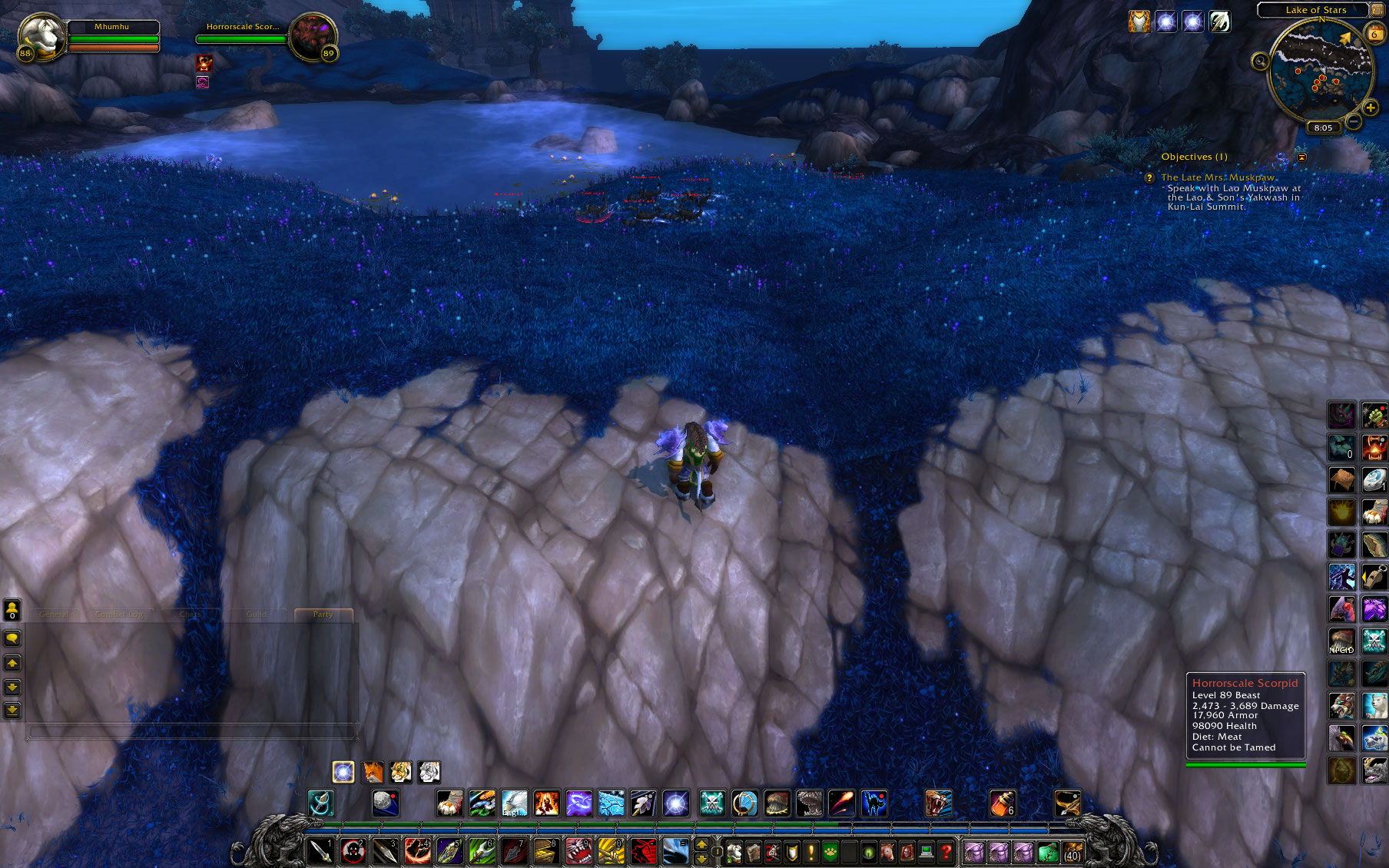Zoom out on the minimap
The height and width of the screenshot is (868, 1389).
point(1354,121)
